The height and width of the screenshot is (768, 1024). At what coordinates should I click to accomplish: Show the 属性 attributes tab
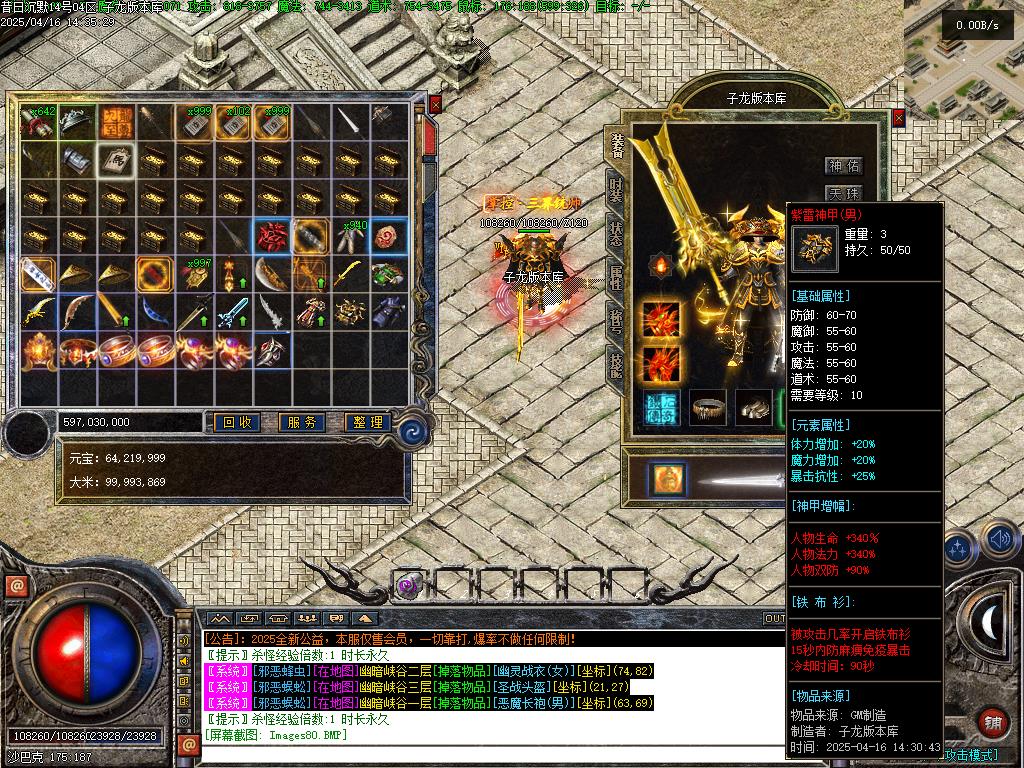tap(616, 277)
